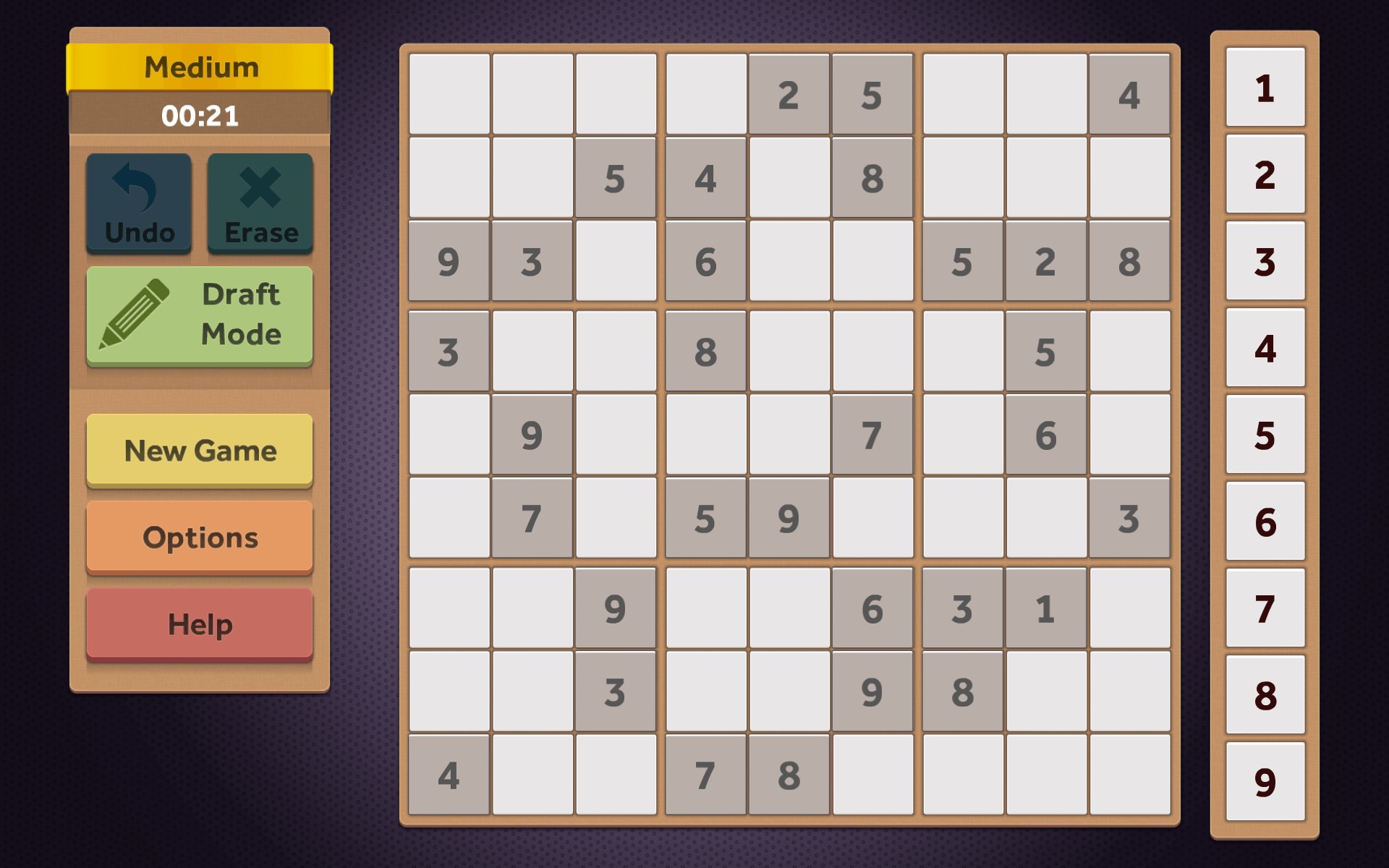Click the Undo button to revert a move
The height and width of the screenshot is (868, 1389).
pyautogui.click(x=138, y=203)
